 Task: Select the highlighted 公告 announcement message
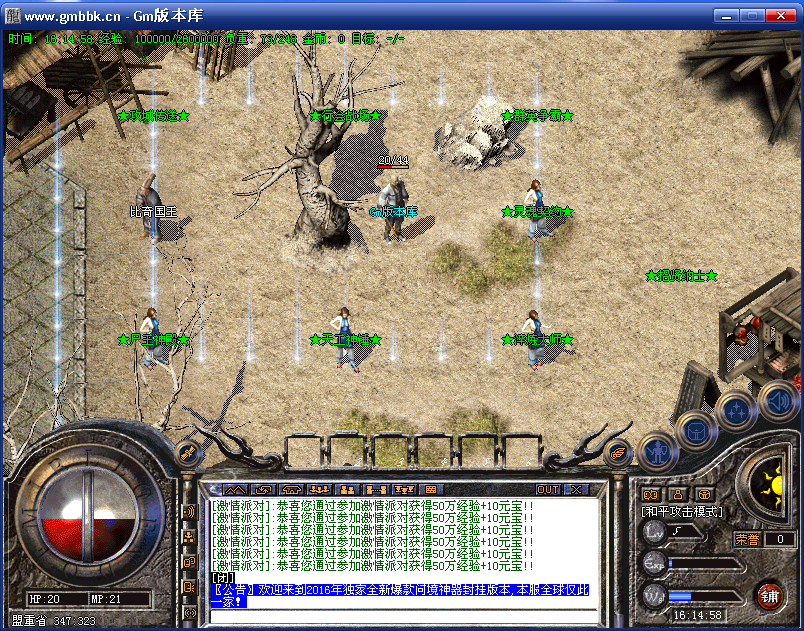tap(400, 595)
